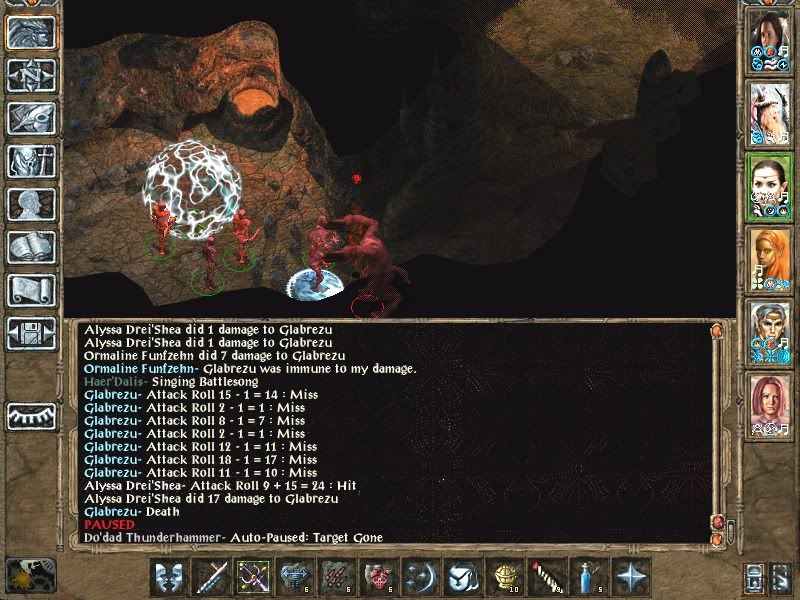Select the bow weapon quick slot
Image resolution: width=800 pixels, height=600 pixels.
pyautogui.click(x=252, y=577)
